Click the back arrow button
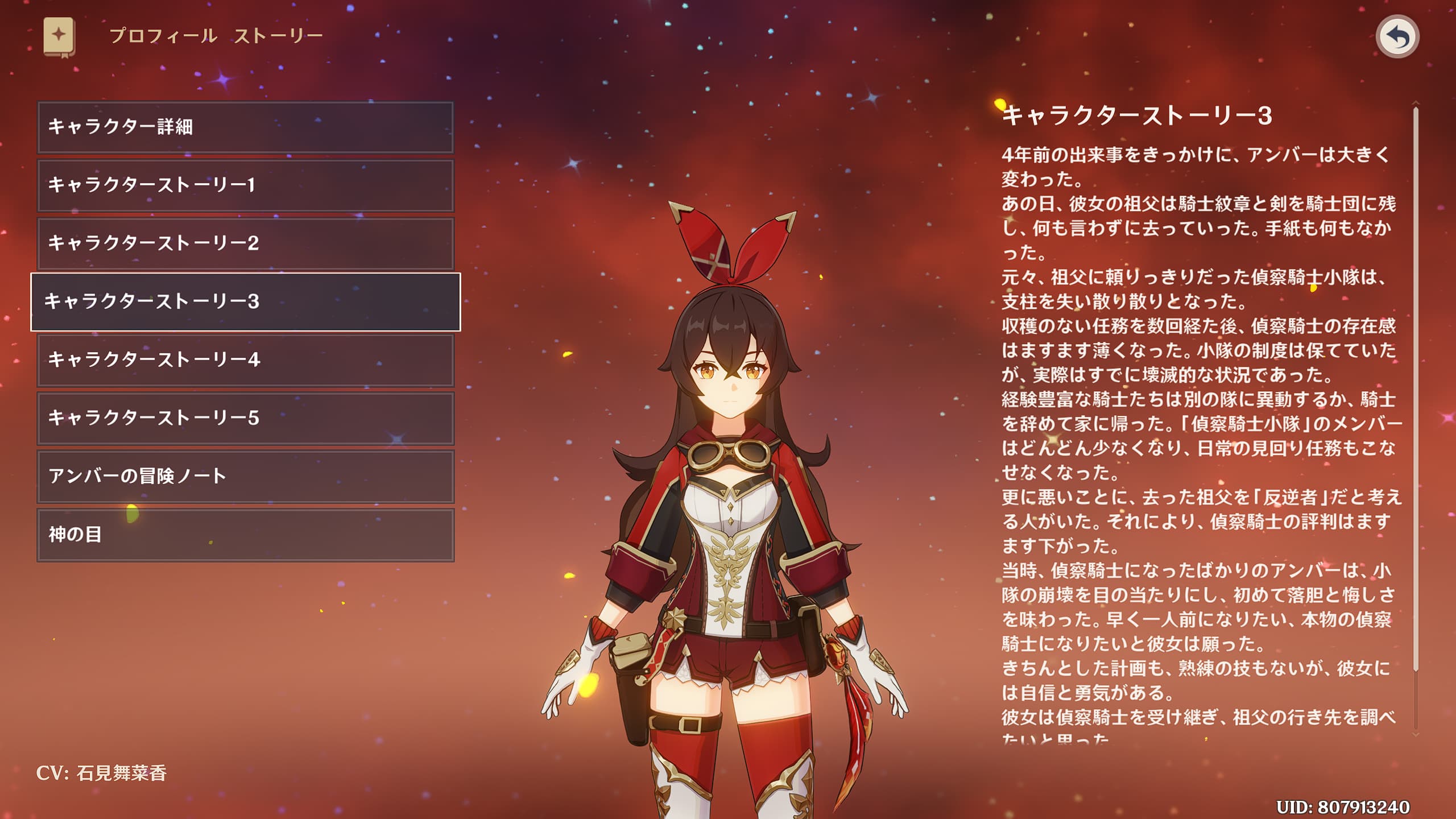Screen dimensions: 1456x819 tap(1397, 37)
